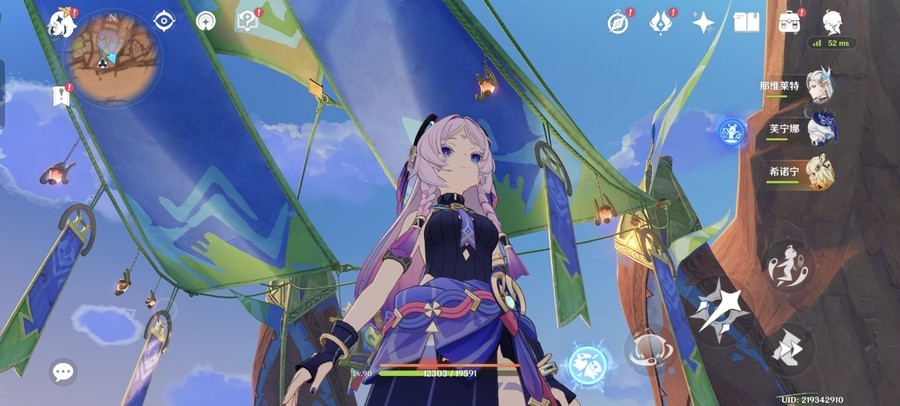Screen dimensions: 900x406
Task: Open the compass events icon
Action: (620, 22)
